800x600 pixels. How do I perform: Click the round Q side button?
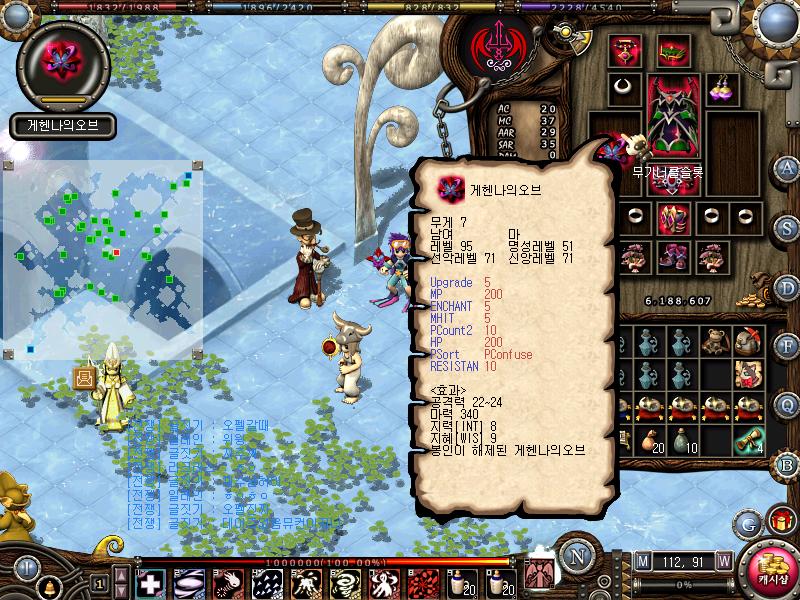(x=788, y=404)
